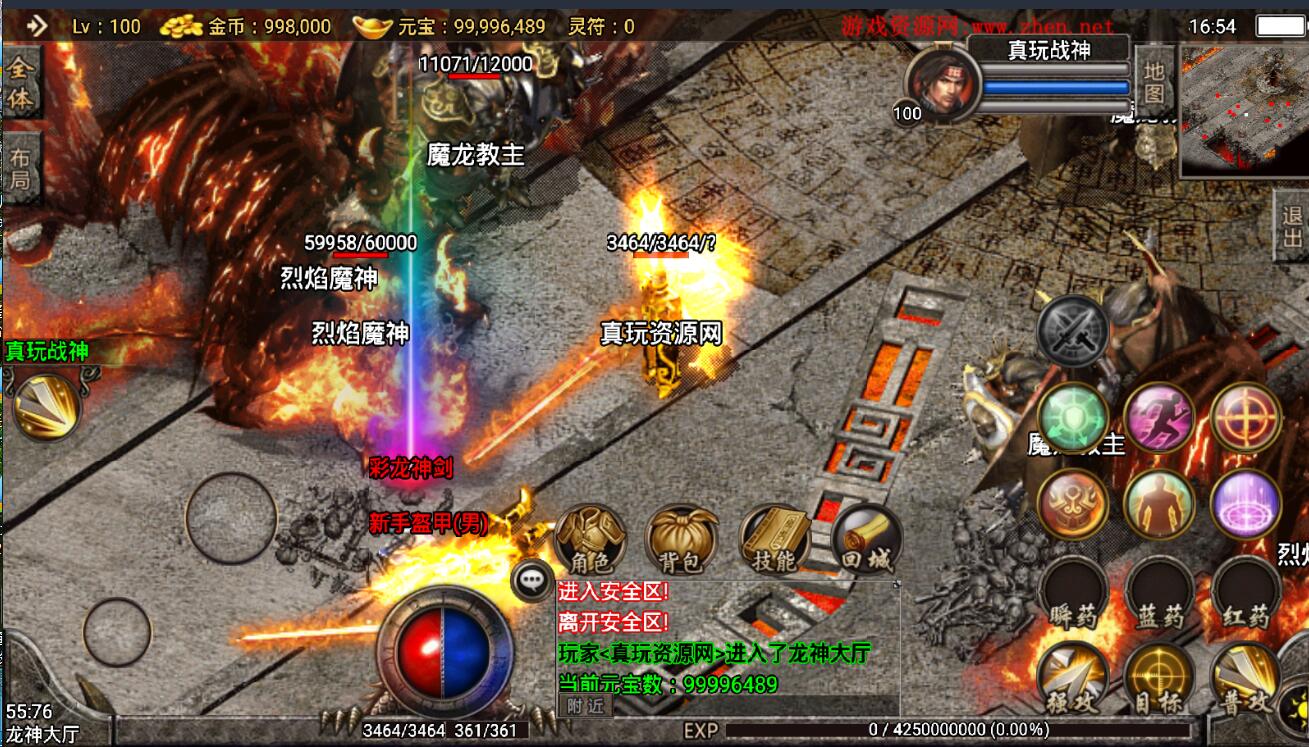Open the 地图 map button
1309x747 pixels.
point(1155,82)
